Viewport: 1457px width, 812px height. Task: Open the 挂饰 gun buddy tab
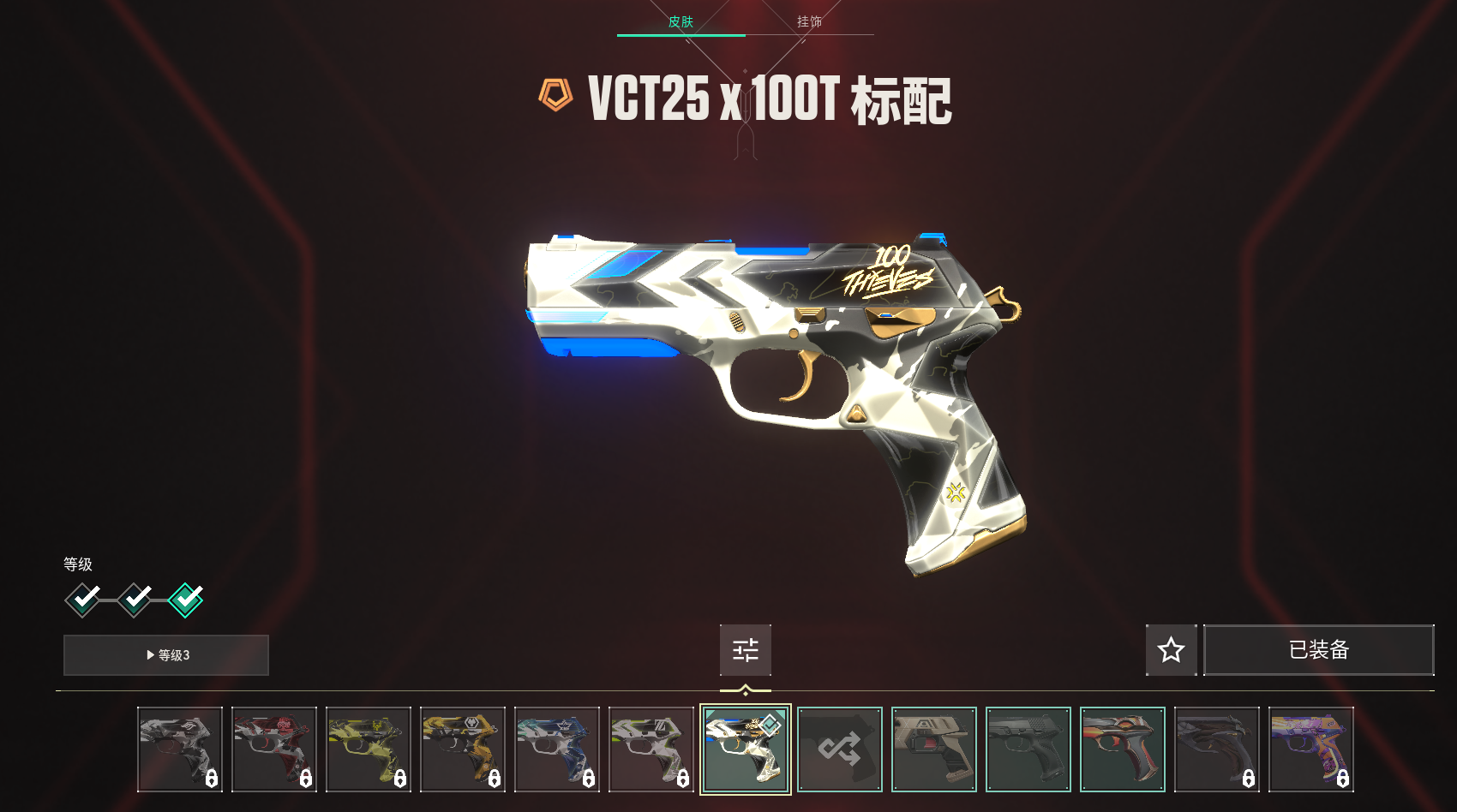pyautogui.click(x=809, y=21)
